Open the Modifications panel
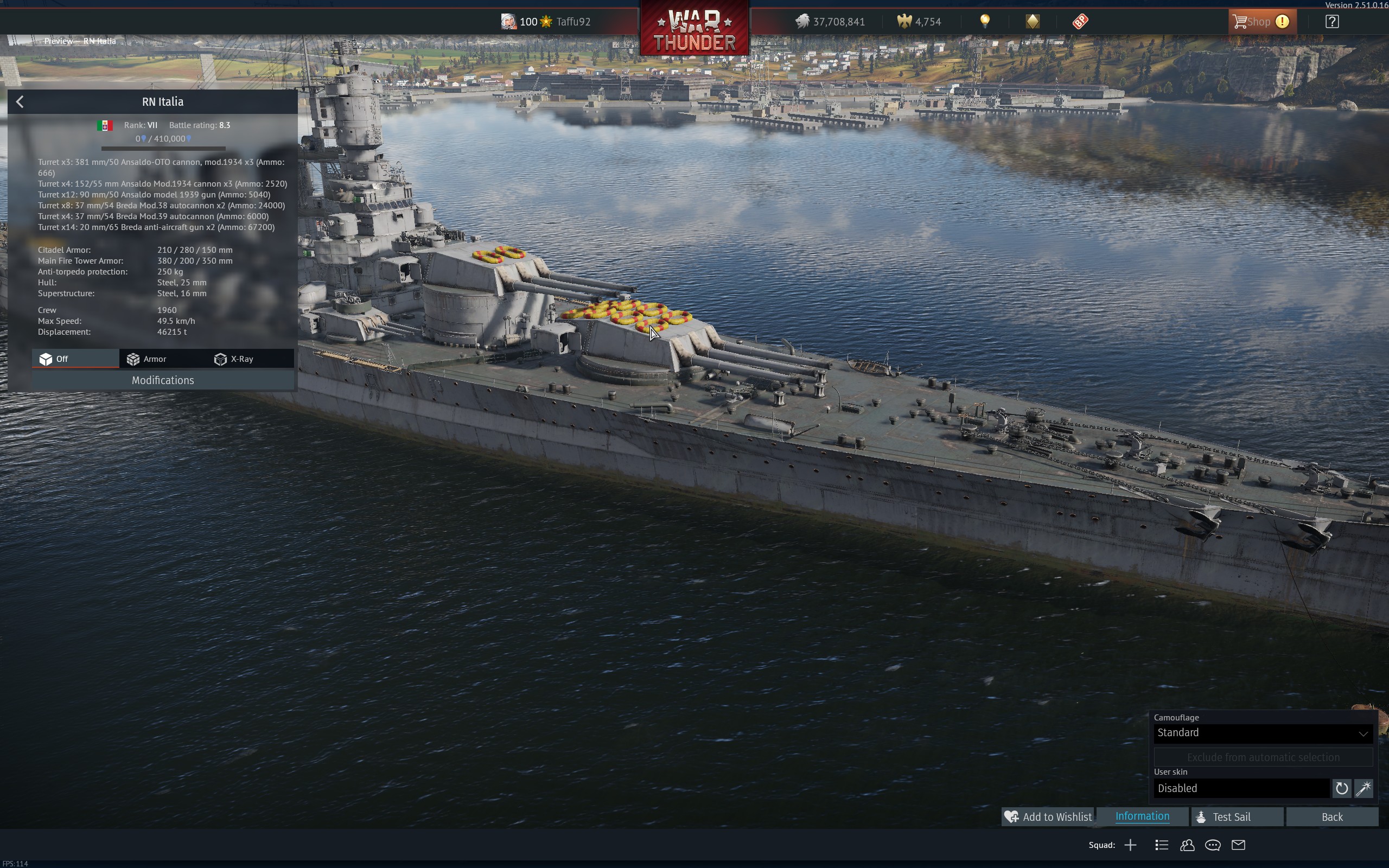Viewport: 1389px width, 868px height. point(163,381)
